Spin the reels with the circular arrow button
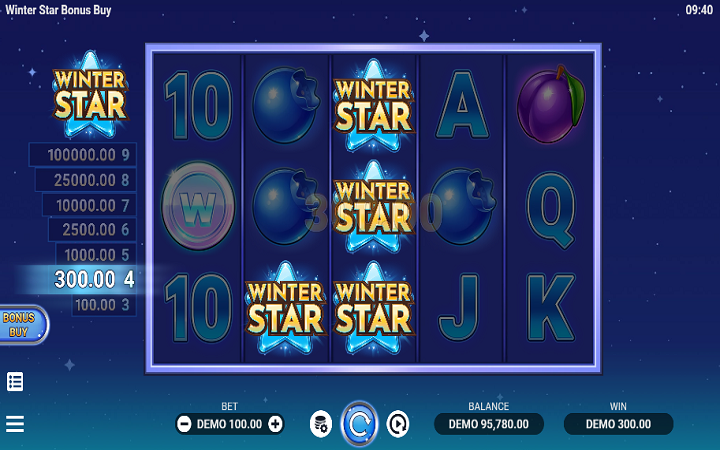 coord(359,424)
